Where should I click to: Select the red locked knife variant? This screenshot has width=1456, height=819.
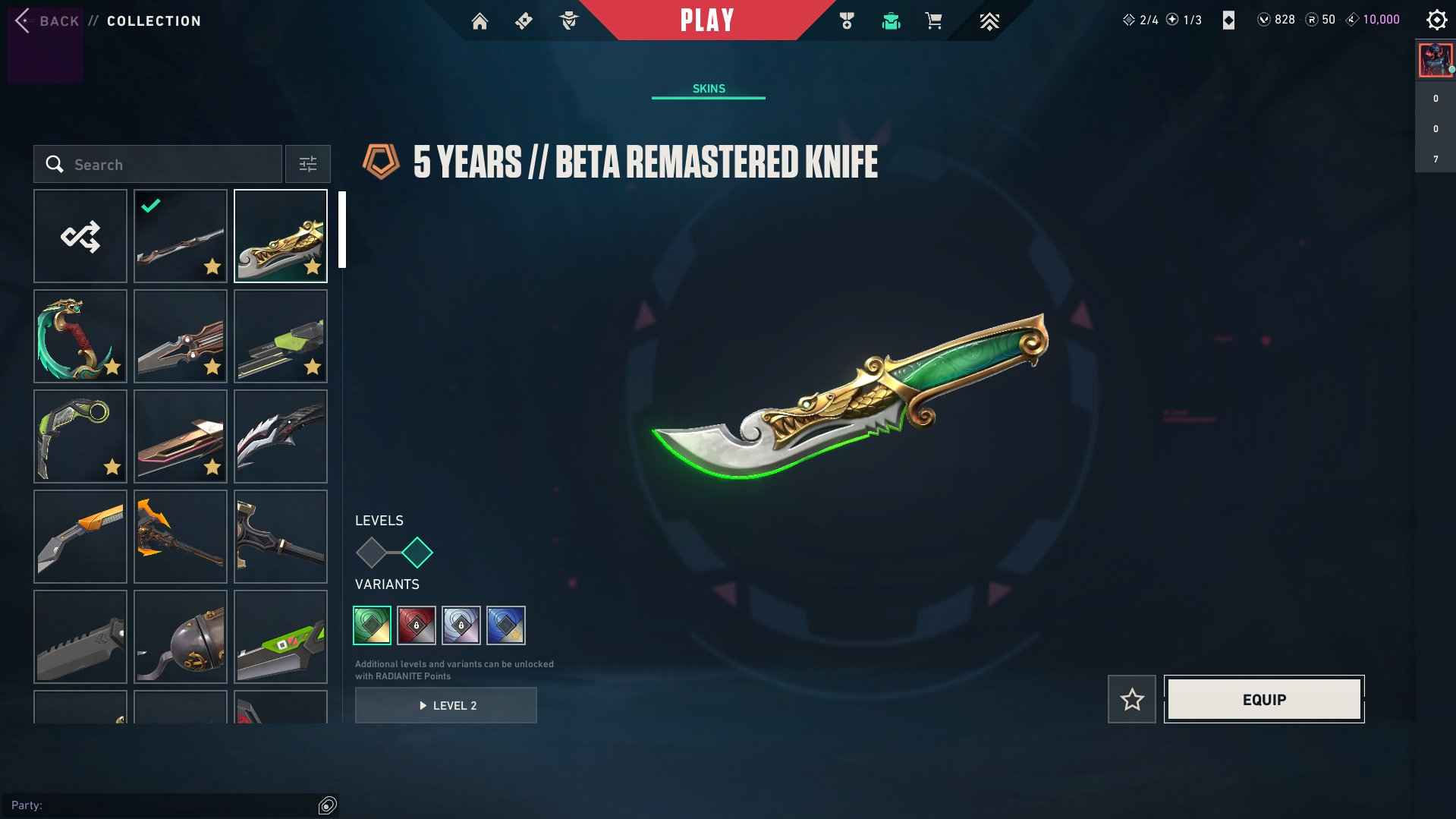pos(417,625)
